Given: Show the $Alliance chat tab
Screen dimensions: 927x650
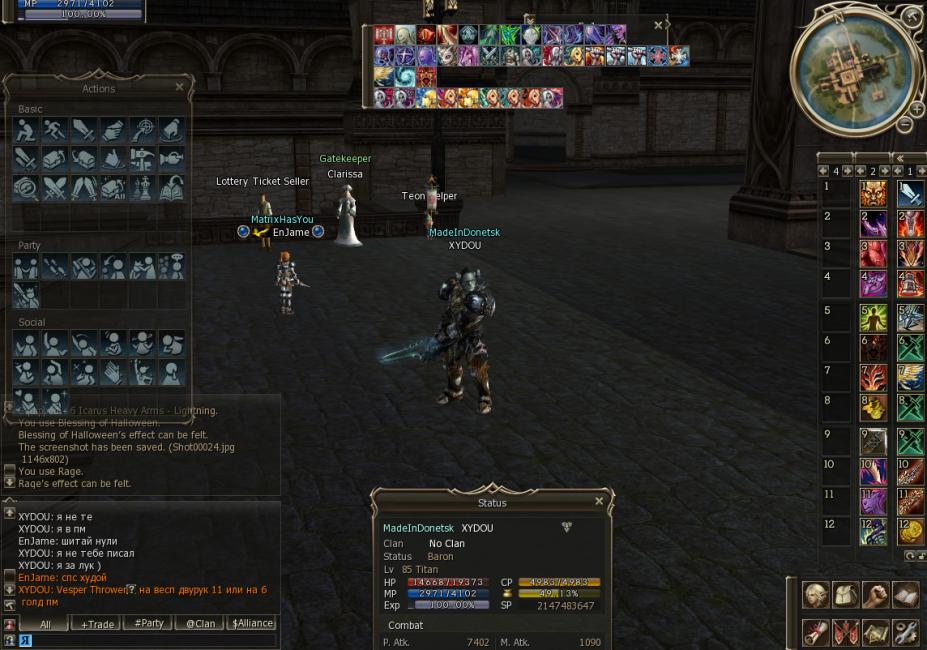Looking at the screenshot, I should pyautogui.click(x=251, y=623).
